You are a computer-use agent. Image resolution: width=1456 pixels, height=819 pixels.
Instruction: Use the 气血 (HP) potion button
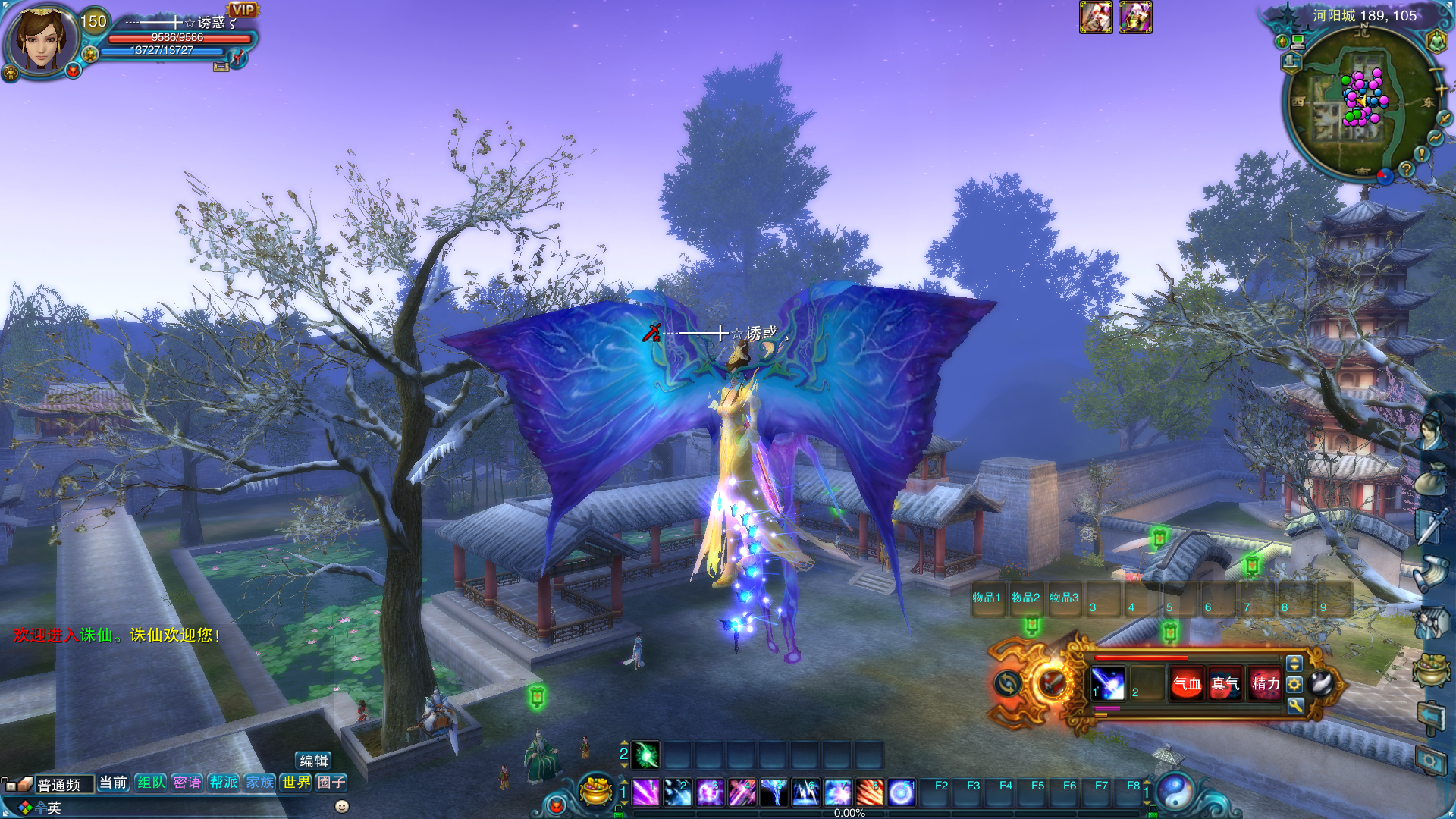click(1187, 684)
